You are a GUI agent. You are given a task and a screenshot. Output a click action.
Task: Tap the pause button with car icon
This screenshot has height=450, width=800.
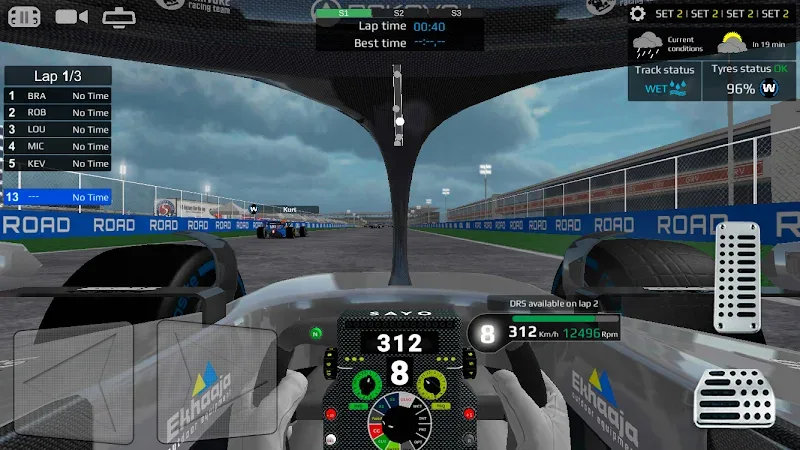(x=24, y=16)
